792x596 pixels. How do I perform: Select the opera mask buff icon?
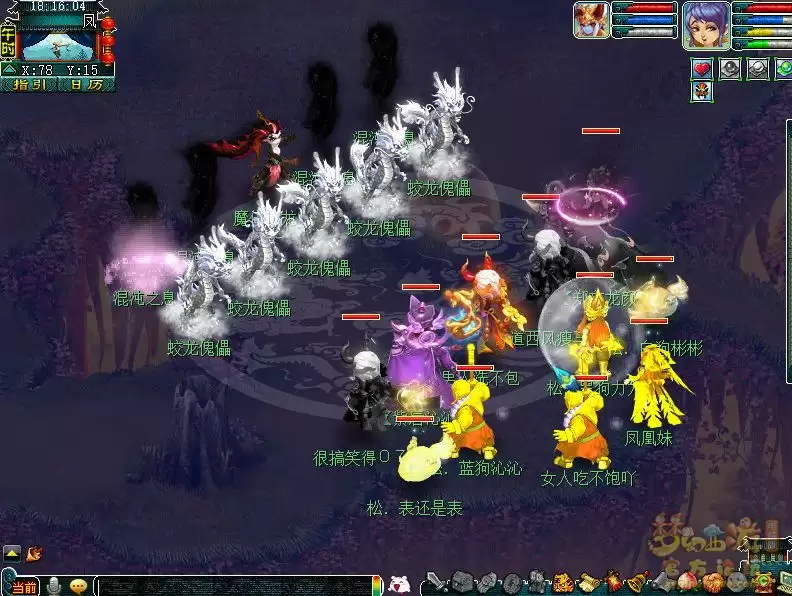[702, 91]
